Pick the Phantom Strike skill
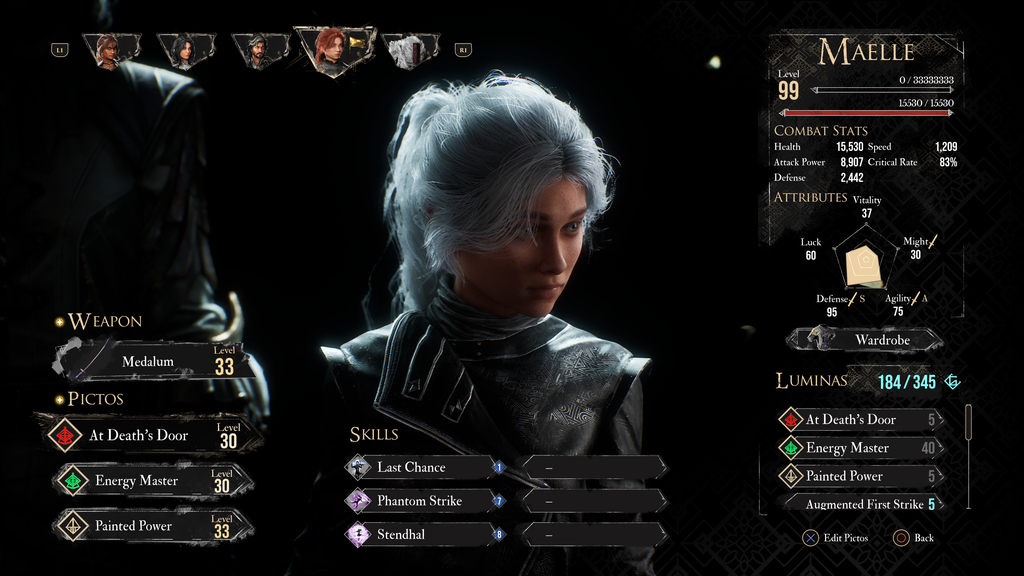Screen dimensions: 1024x576 (425, 501)
